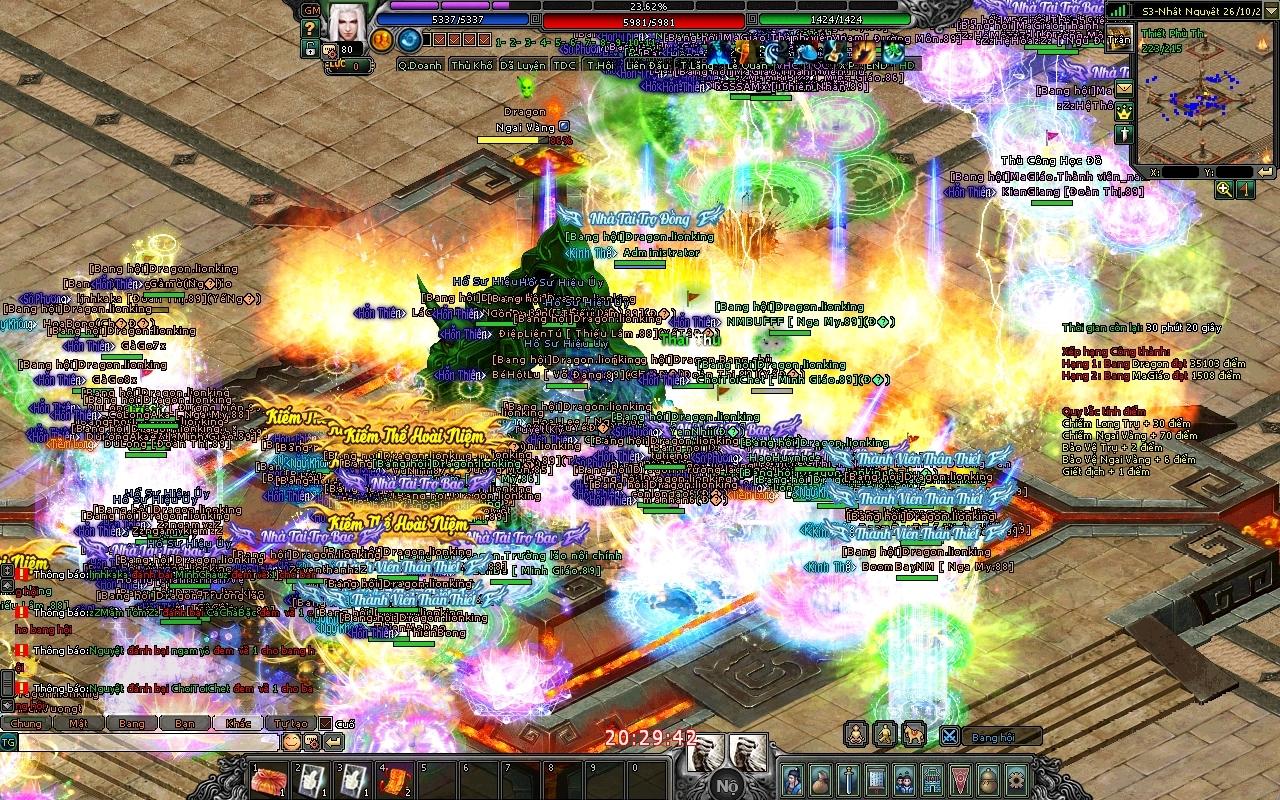1280x800 pixels.
Task: Open the Mật chat tab
Action: pos(79,723)
